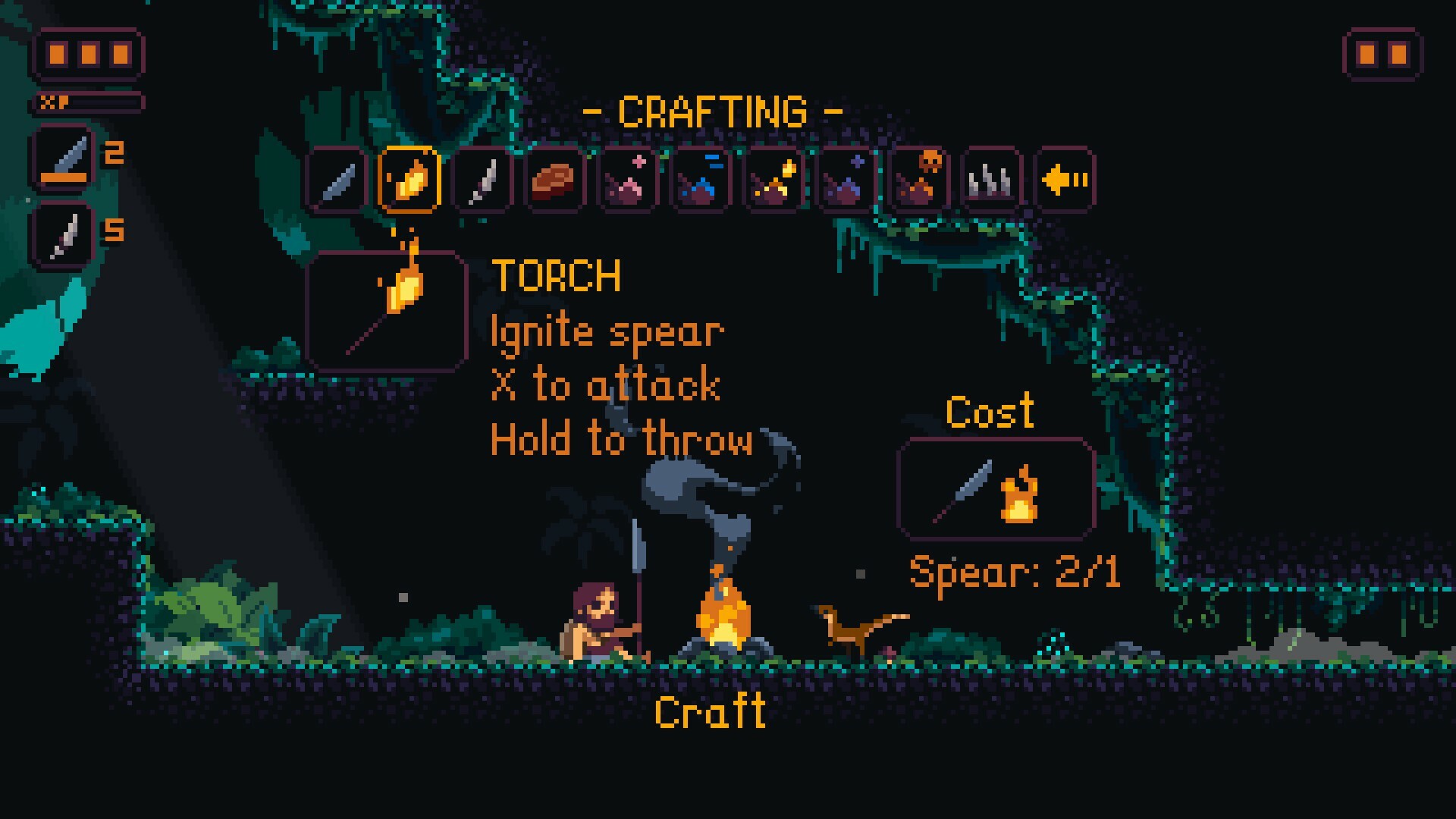Select the skull poison potion recipe
Screen dimensions: 1456x819
pos(920,179)
